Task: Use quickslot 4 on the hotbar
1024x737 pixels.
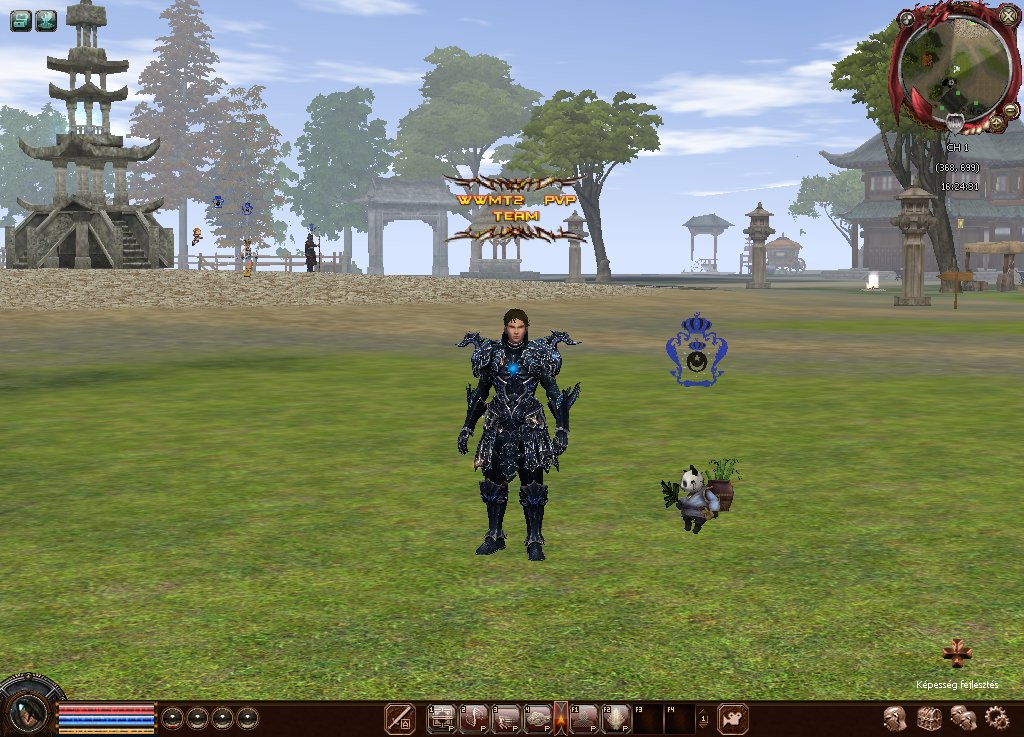Action: tap(538, 718)
